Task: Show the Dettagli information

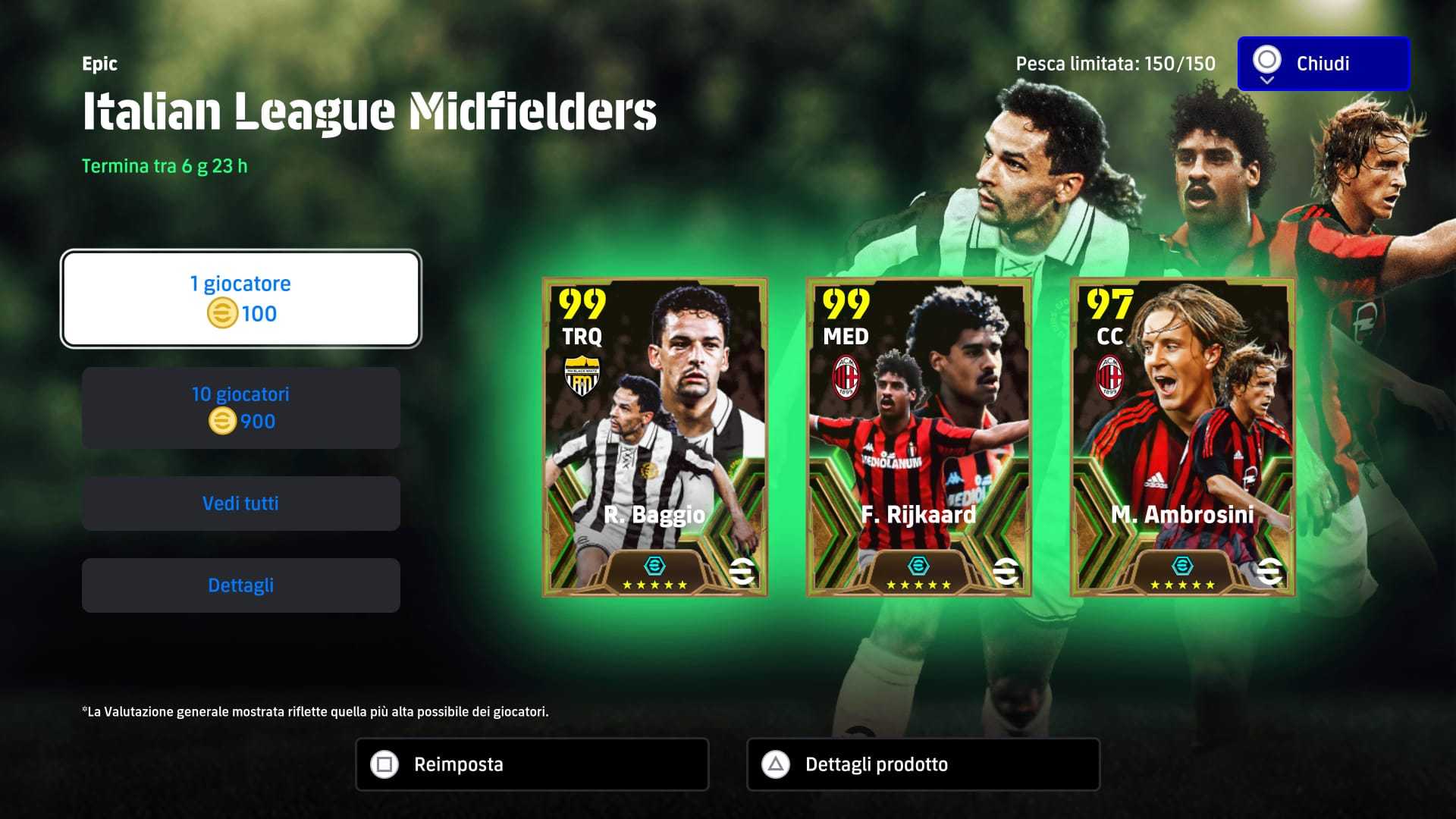Action: tap(240, 585)
